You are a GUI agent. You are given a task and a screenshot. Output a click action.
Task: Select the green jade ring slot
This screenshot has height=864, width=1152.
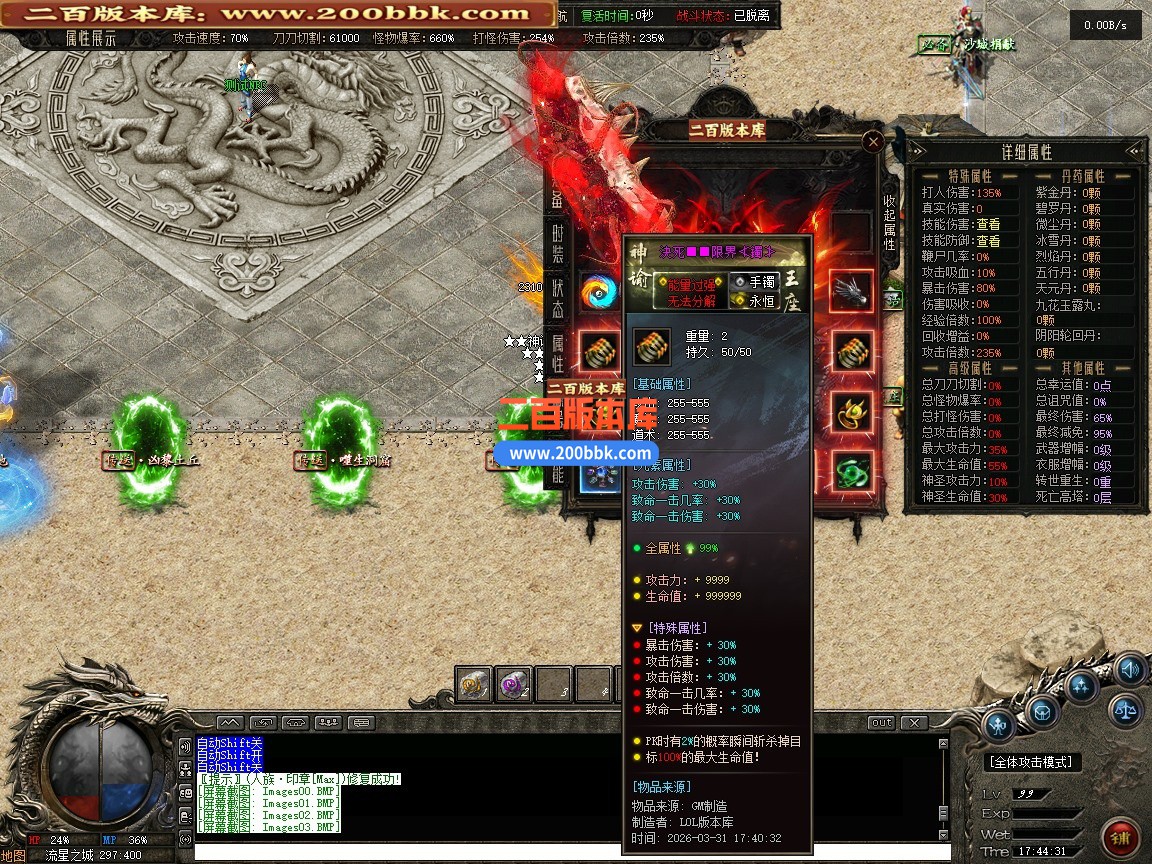click(x=851, y=471)
